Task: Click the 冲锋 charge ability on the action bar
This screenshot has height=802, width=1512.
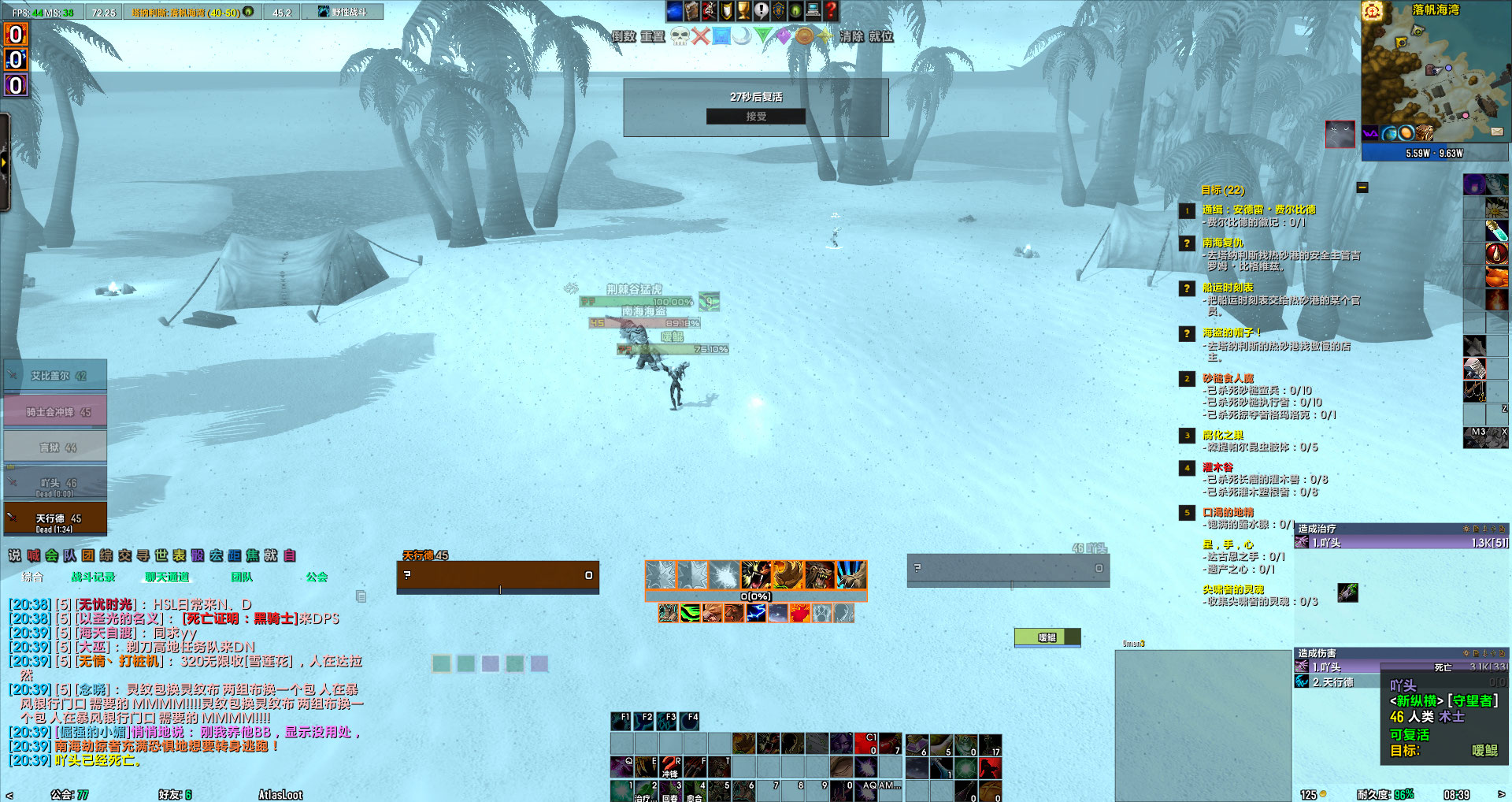Action: (x=670, y=766)
